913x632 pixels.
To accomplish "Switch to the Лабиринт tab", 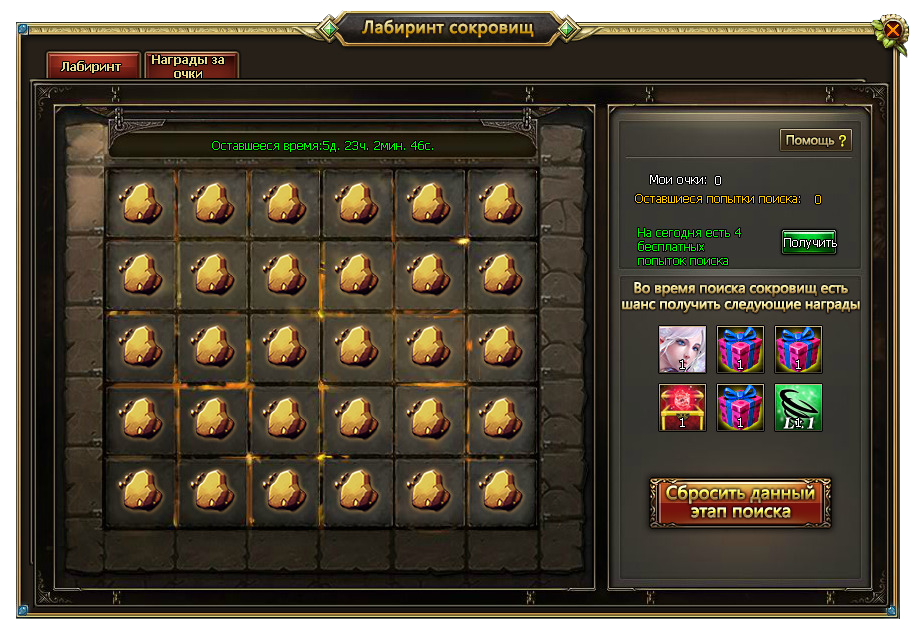I will point(91,66).
